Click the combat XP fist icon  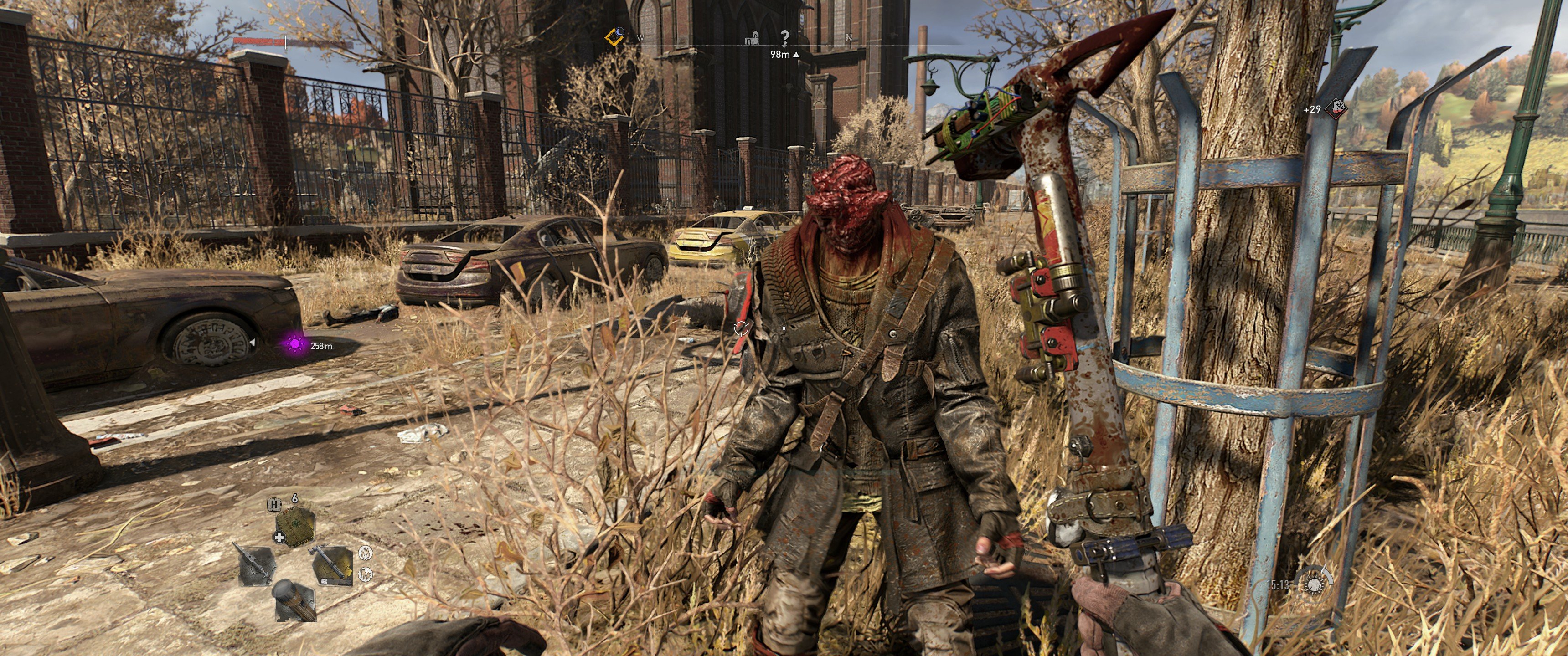(1336, 109)
